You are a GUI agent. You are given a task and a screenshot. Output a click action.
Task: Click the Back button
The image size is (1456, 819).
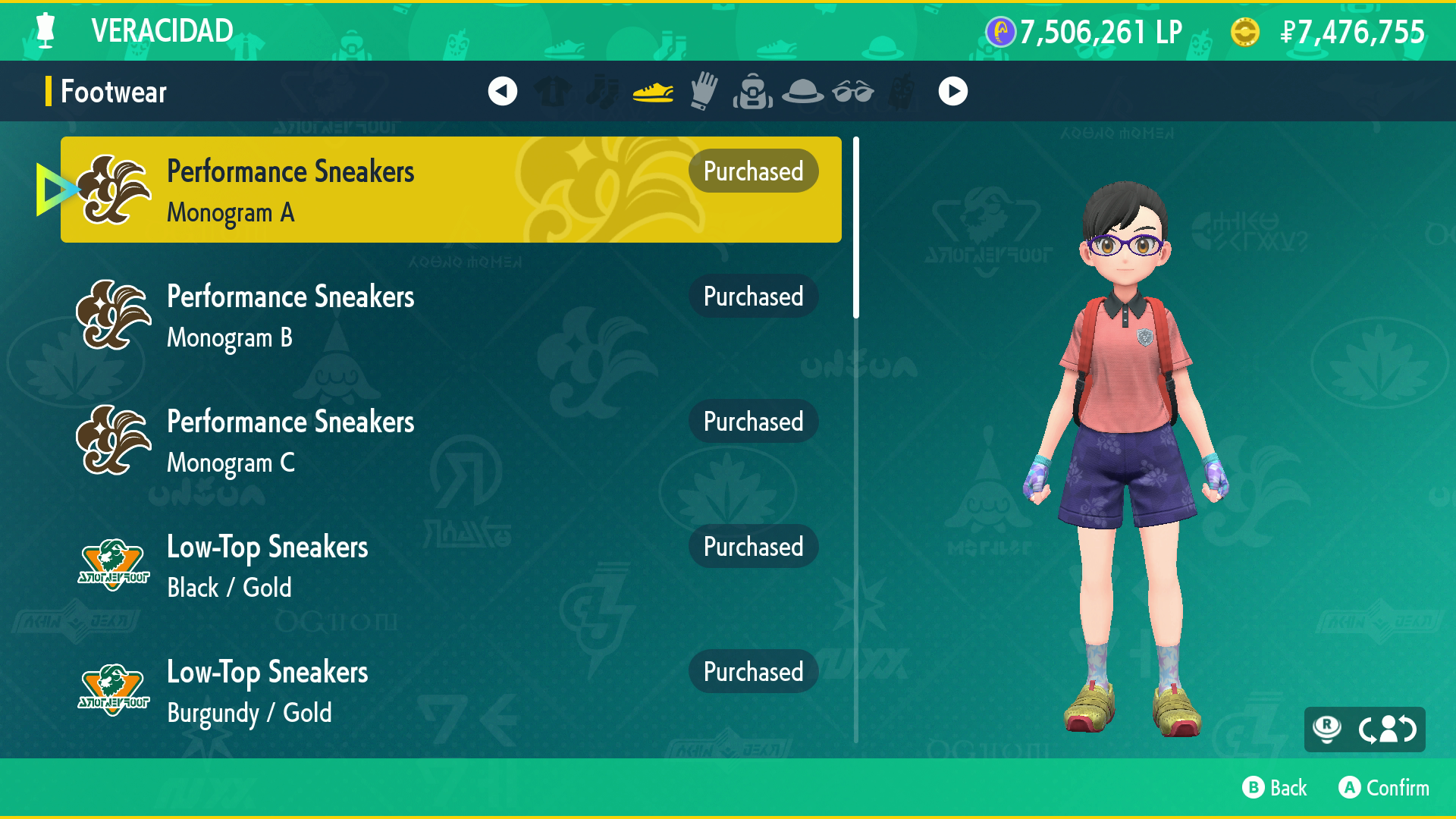click(x=1275, y=788)
